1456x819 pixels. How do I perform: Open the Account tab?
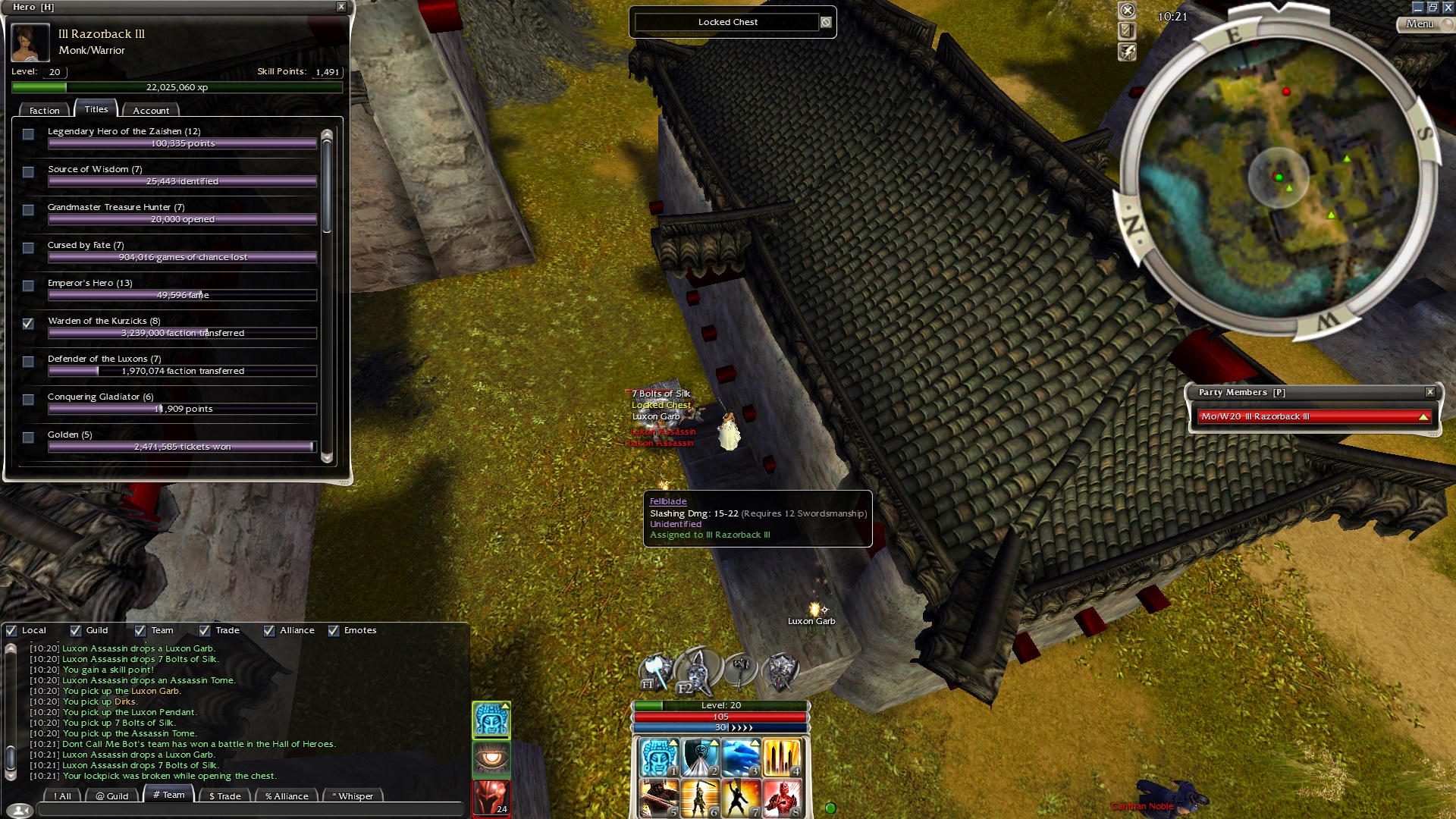pyautogui.click(x=151, y=111)
